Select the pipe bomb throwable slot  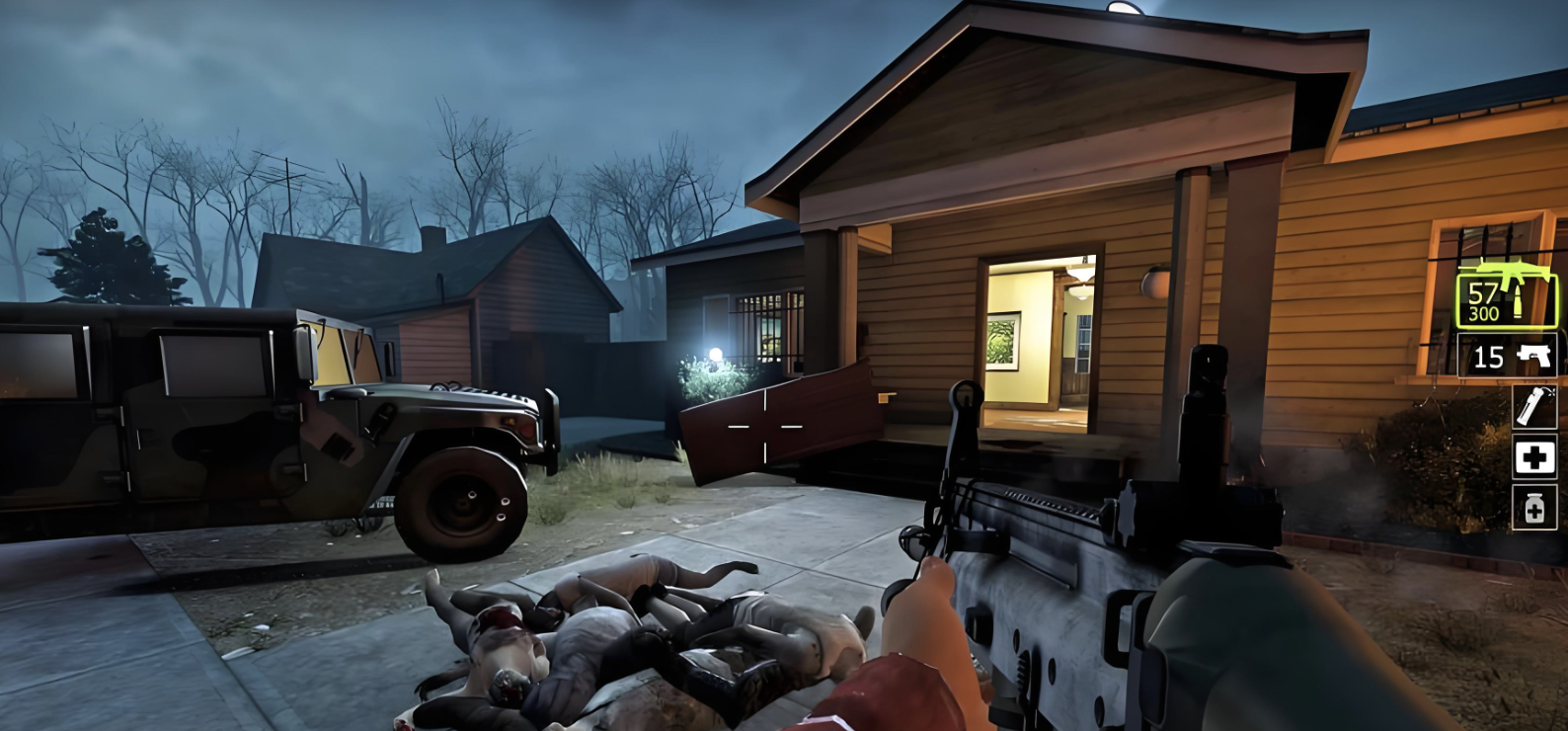pyautogui.click(x=1534, y=406)
